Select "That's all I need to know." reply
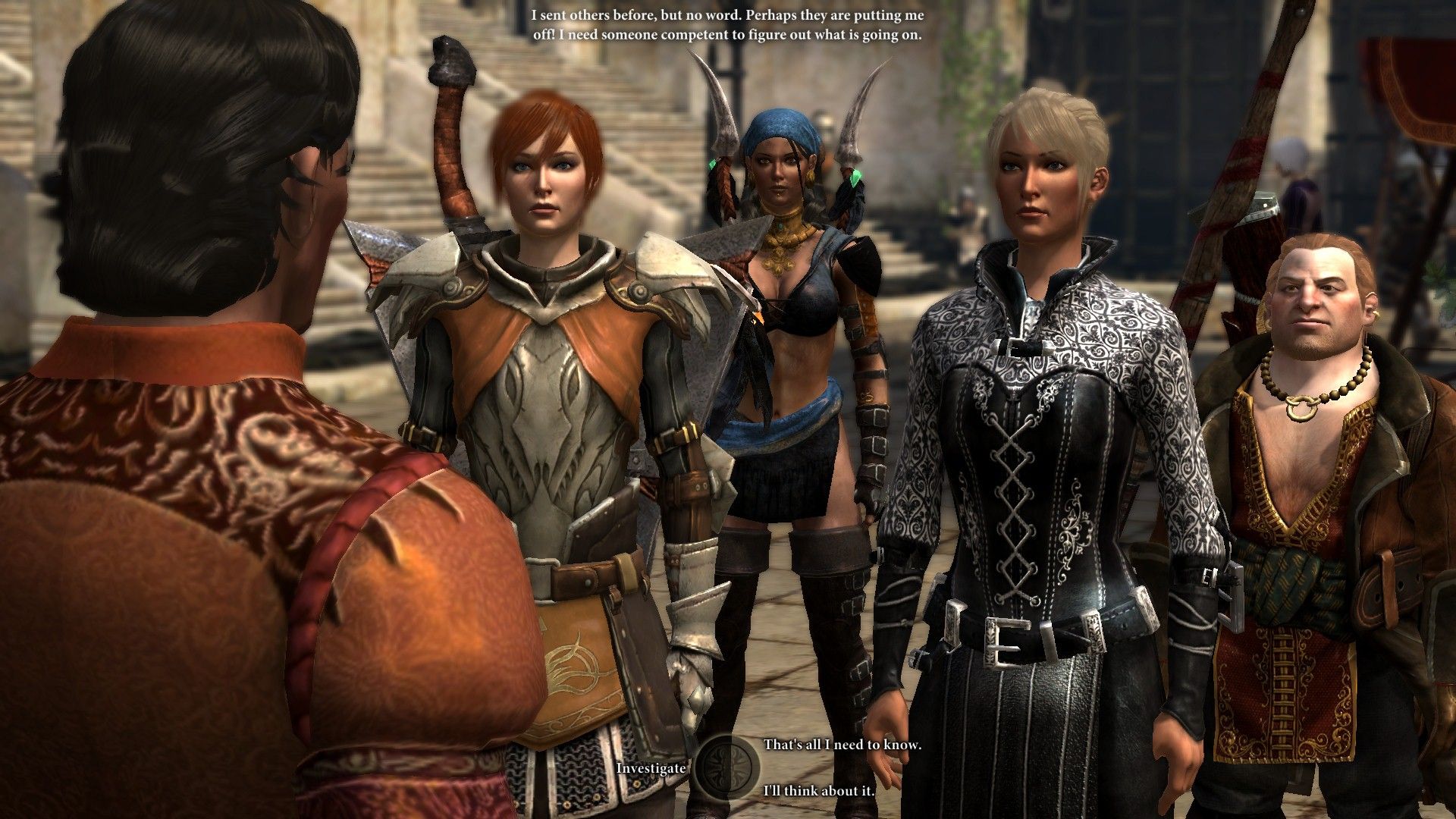The width and height of the screenshot is (1456, 819). (842, 745)
